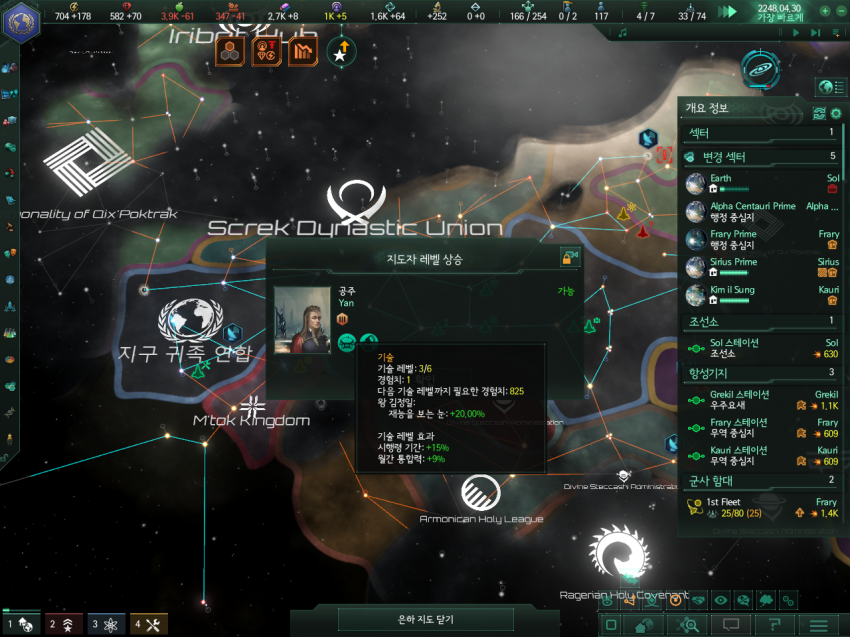Open the declining chart deficit alert
The width and height of the screenshot is (850, 637).
(303, 51)
